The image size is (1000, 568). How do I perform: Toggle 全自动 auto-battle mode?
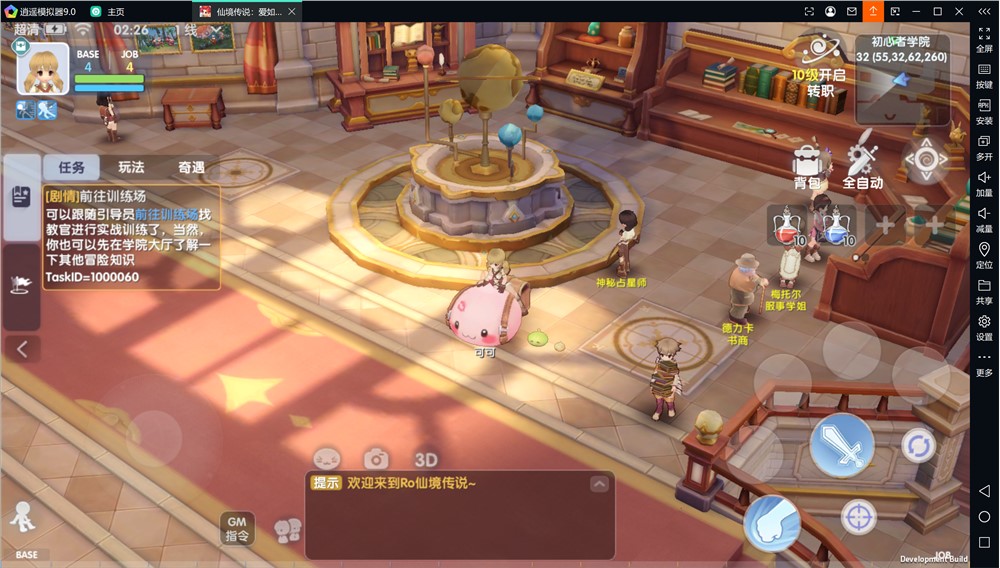tap(862, 164)
